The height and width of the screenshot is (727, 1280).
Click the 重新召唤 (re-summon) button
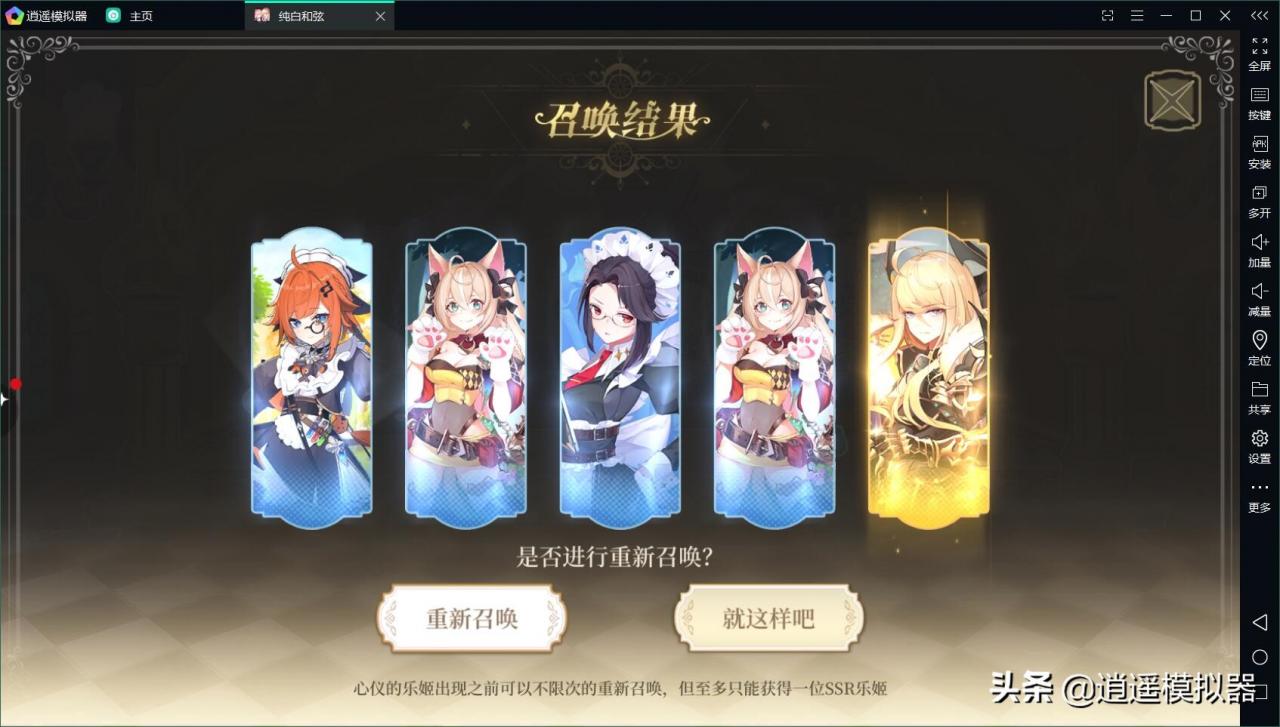coord(471,618)
